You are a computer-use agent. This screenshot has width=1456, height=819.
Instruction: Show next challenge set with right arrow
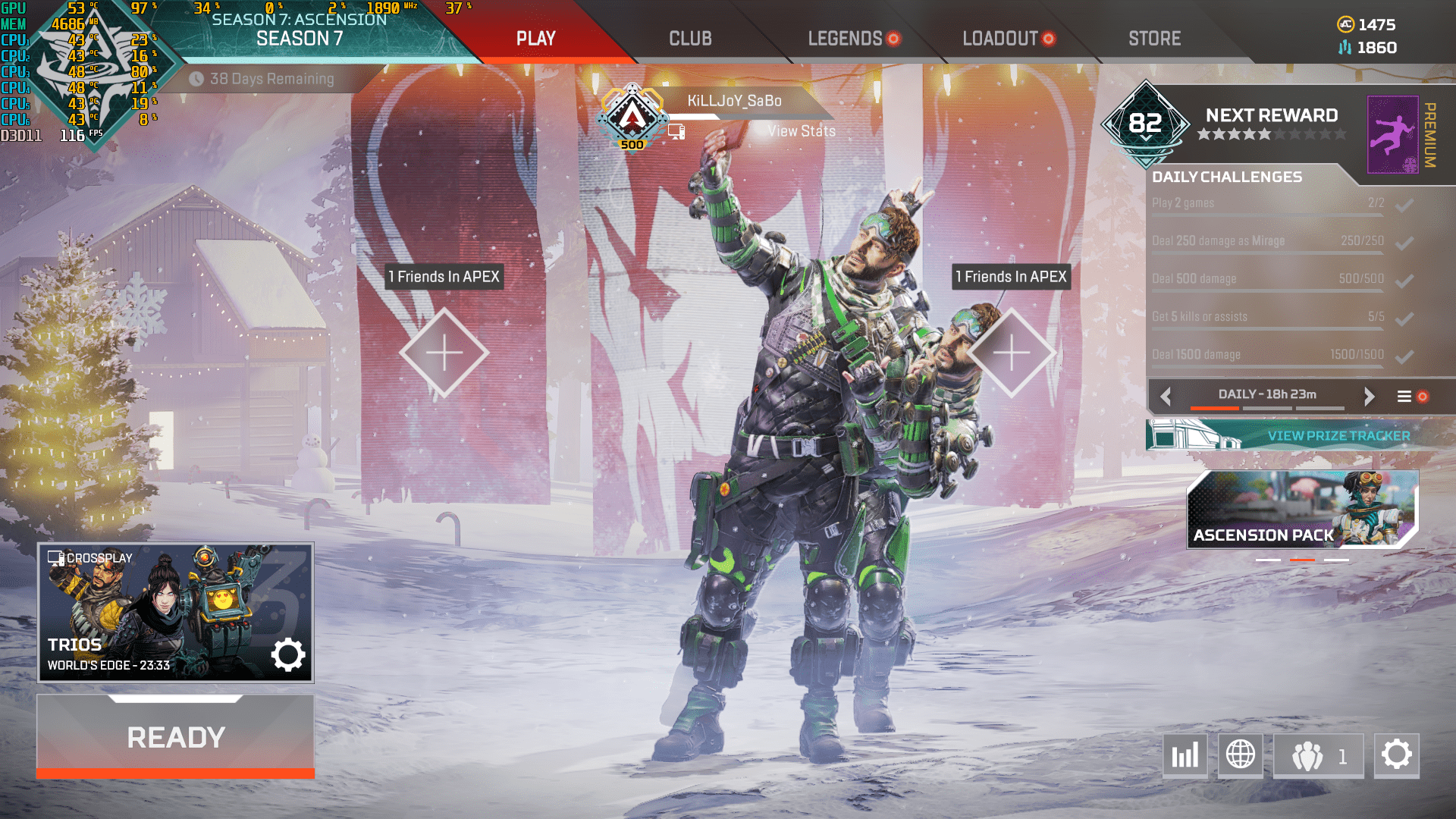pyautogui.click(x=1369, y=396)
